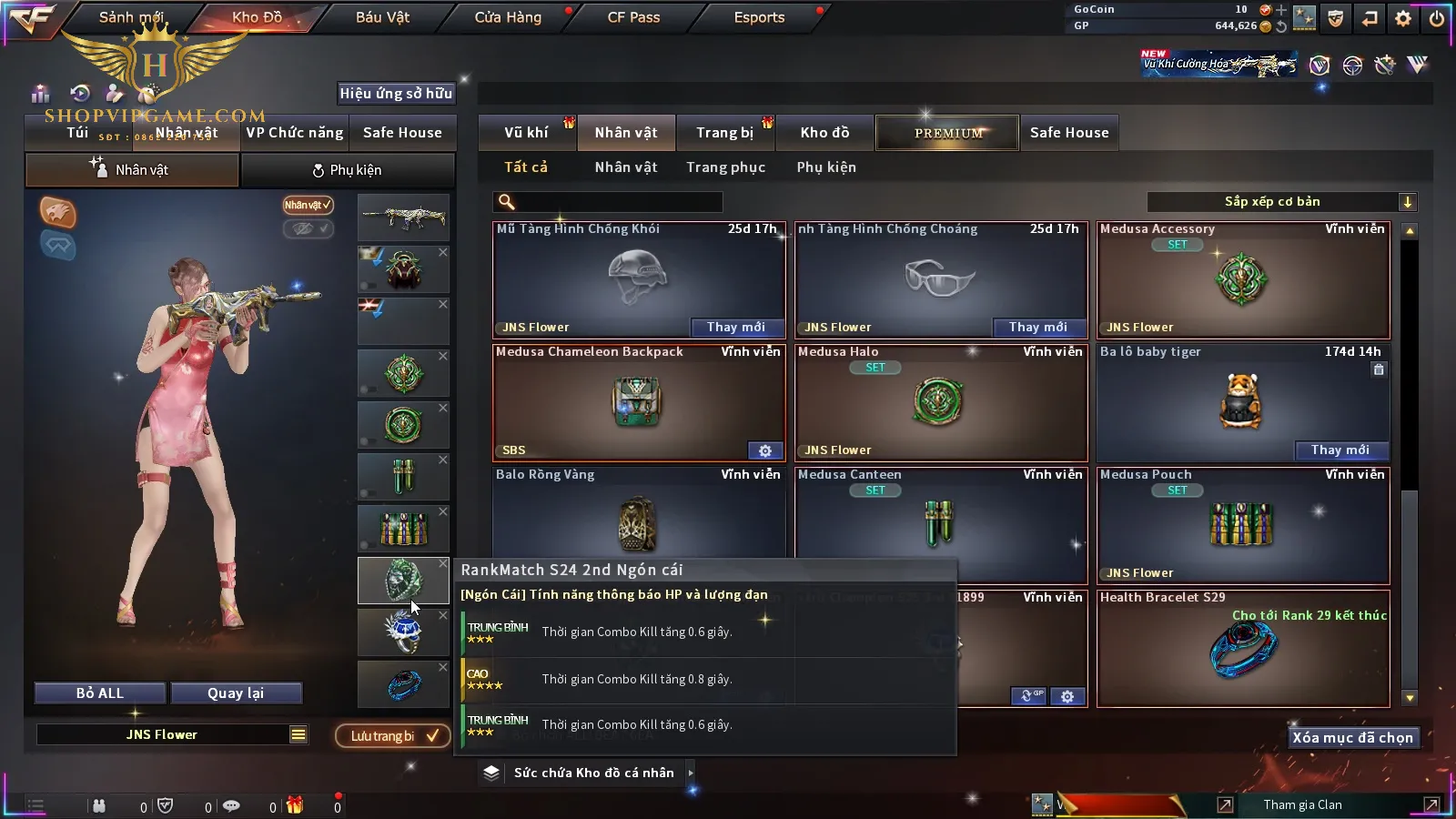The height and width of the screenshot is (819, 1456).
Task: Click Xóa mục đã chọn button
Action: (1352, 738)
